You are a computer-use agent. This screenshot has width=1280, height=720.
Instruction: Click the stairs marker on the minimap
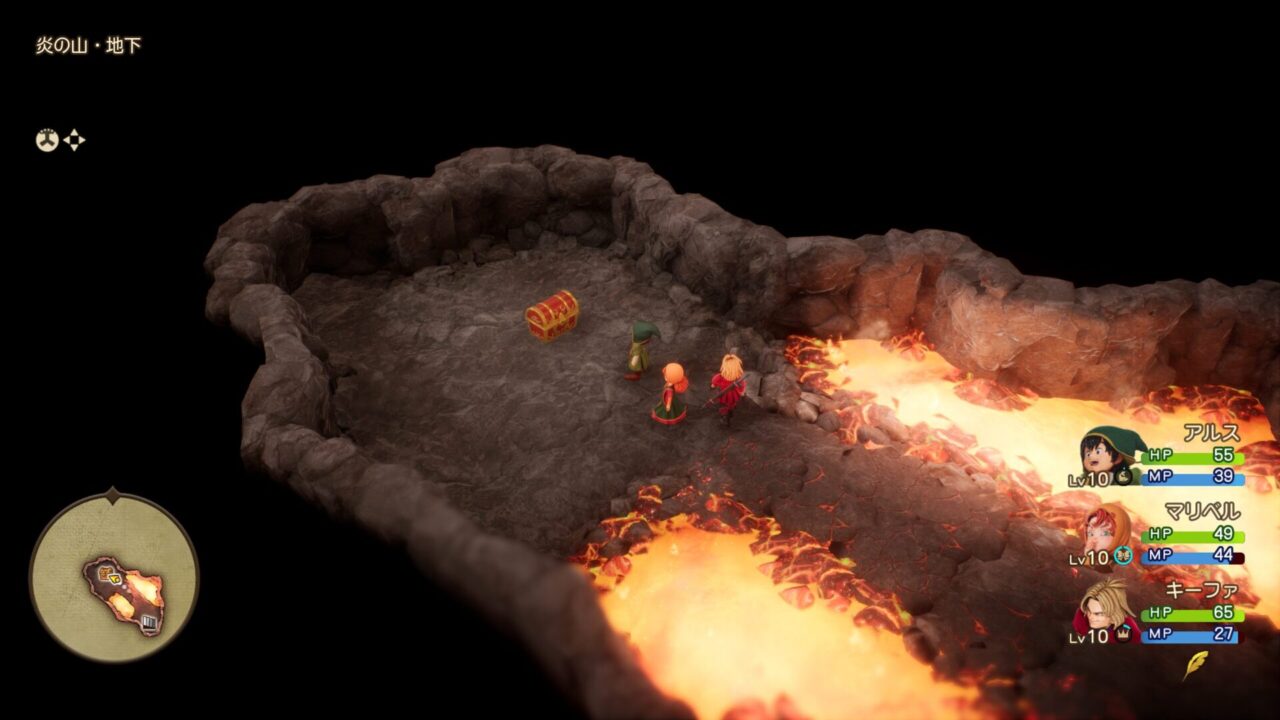coord(149,623)
